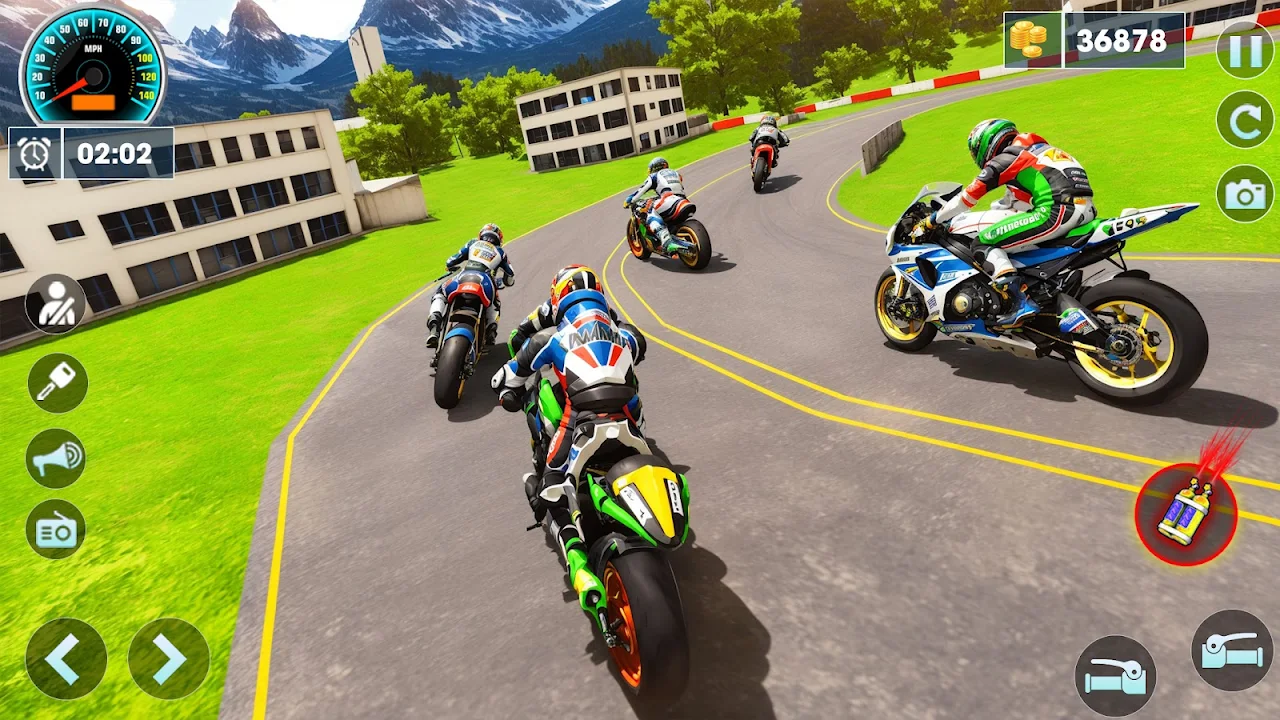Viewport: 1280px width, 720px height.
Task: Pause the race
Action: (x=1245, y=49)
